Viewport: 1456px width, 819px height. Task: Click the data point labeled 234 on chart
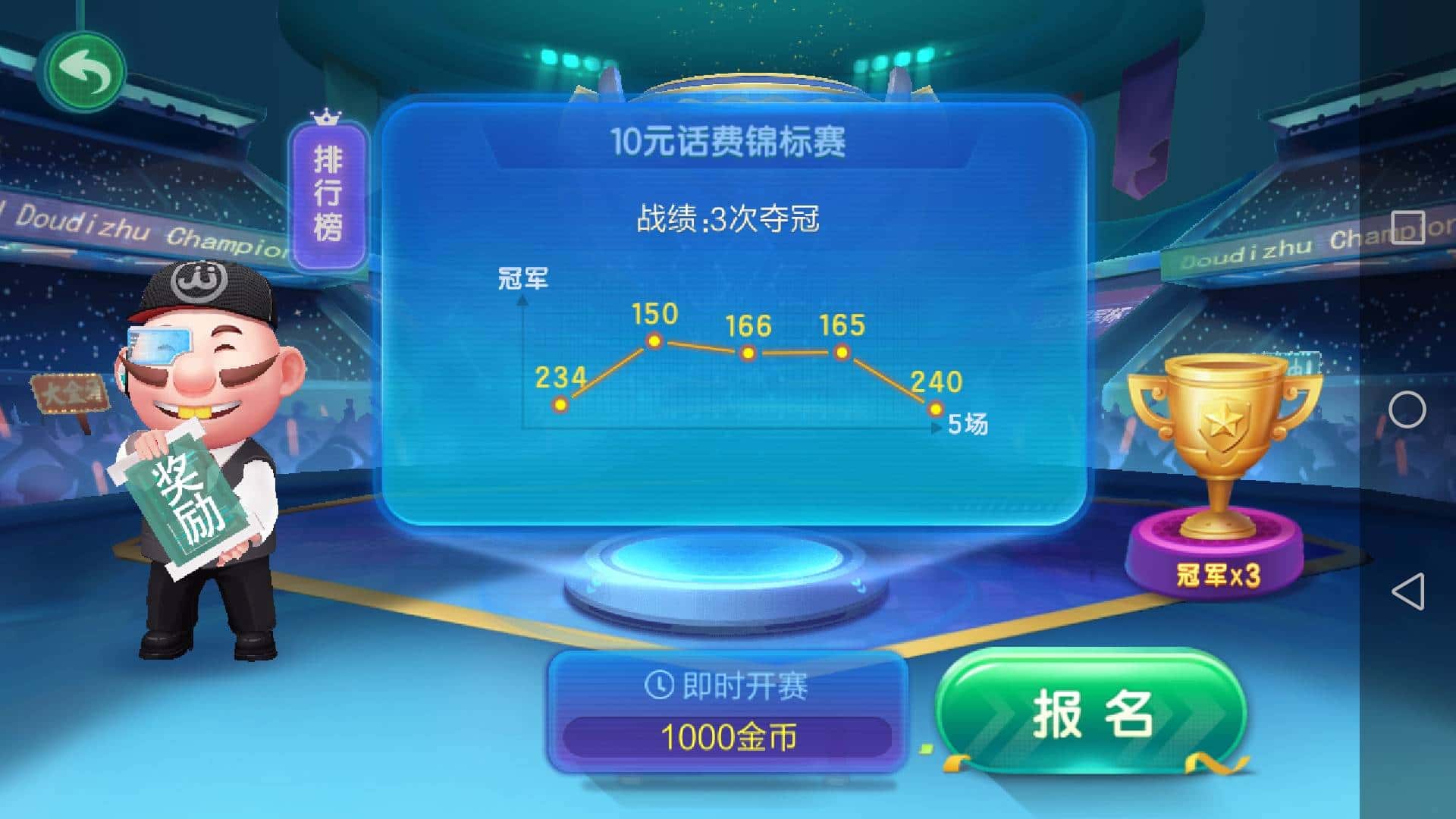(561, 405)
